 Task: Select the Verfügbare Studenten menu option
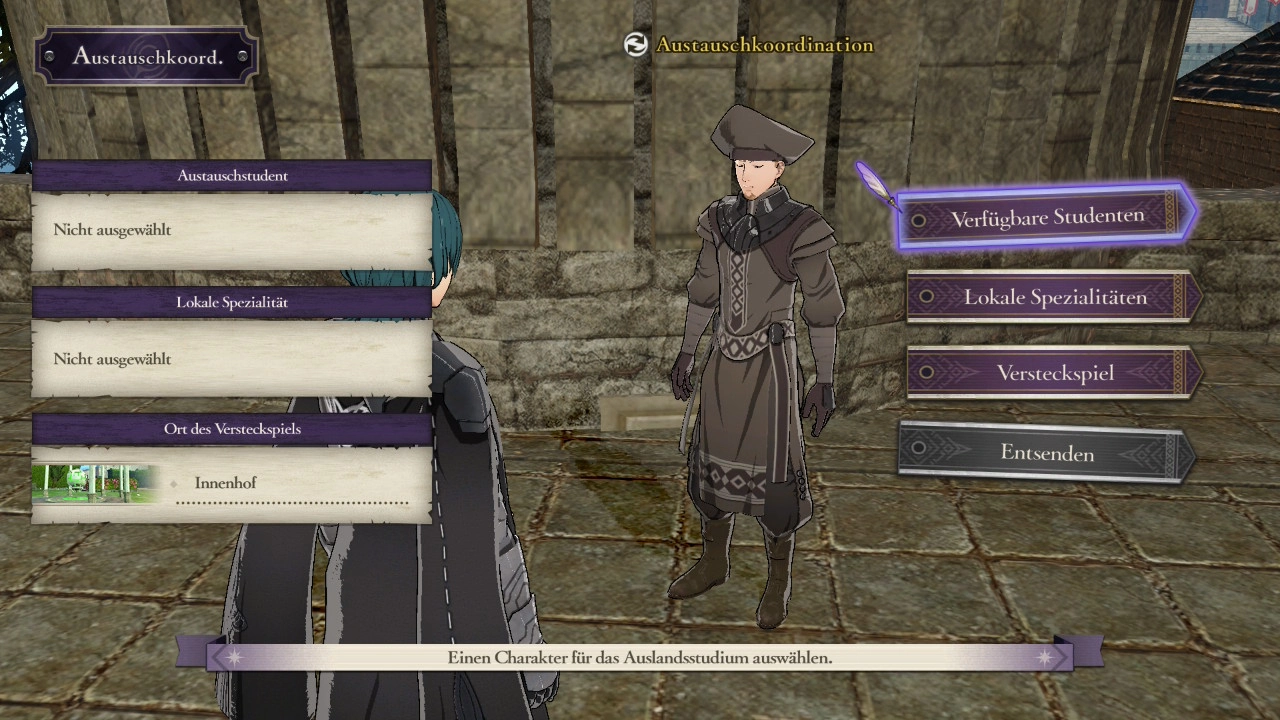[1047, 217]
